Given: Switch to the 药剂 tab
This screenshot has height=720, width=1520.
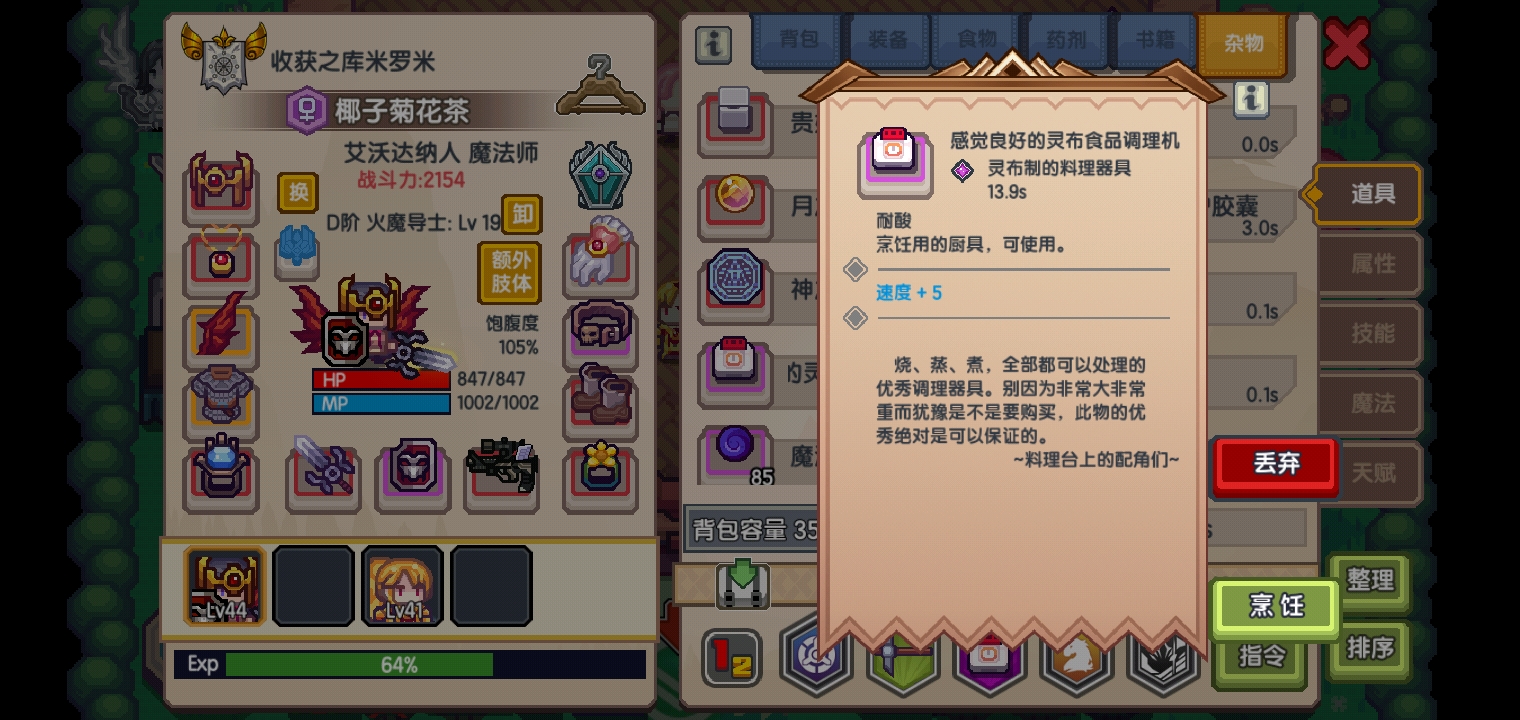Looking at the screenshot, I should click(1064, 41).
